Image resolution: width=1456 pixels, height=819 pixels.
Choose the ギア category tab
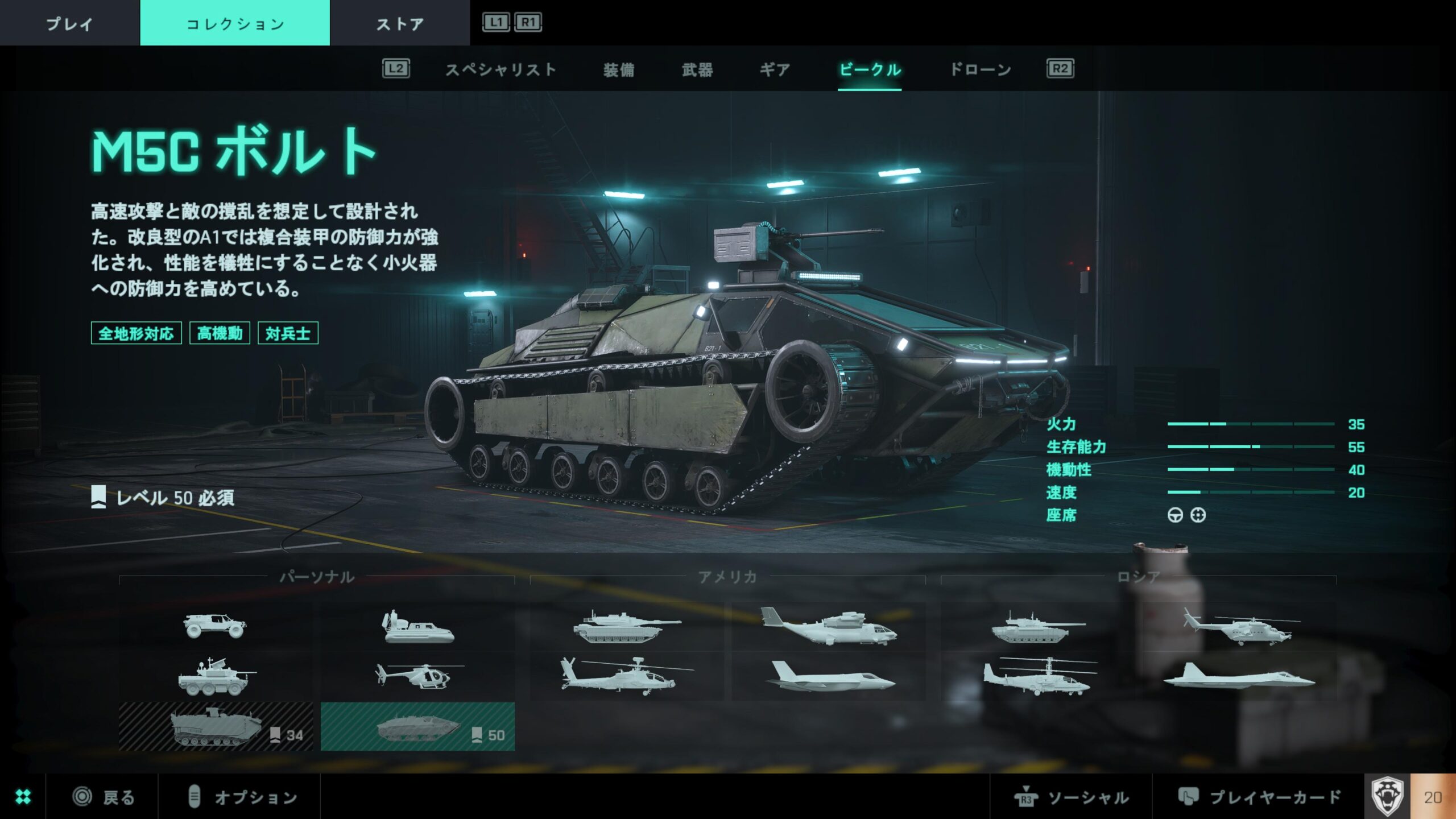tap(775, 70)
